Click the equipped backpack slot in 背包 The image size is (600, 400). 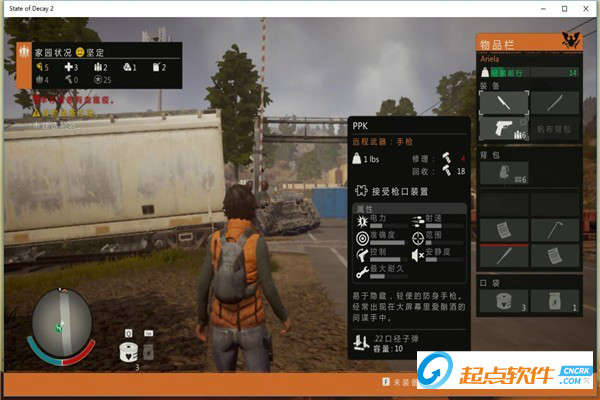click(503, 173)
